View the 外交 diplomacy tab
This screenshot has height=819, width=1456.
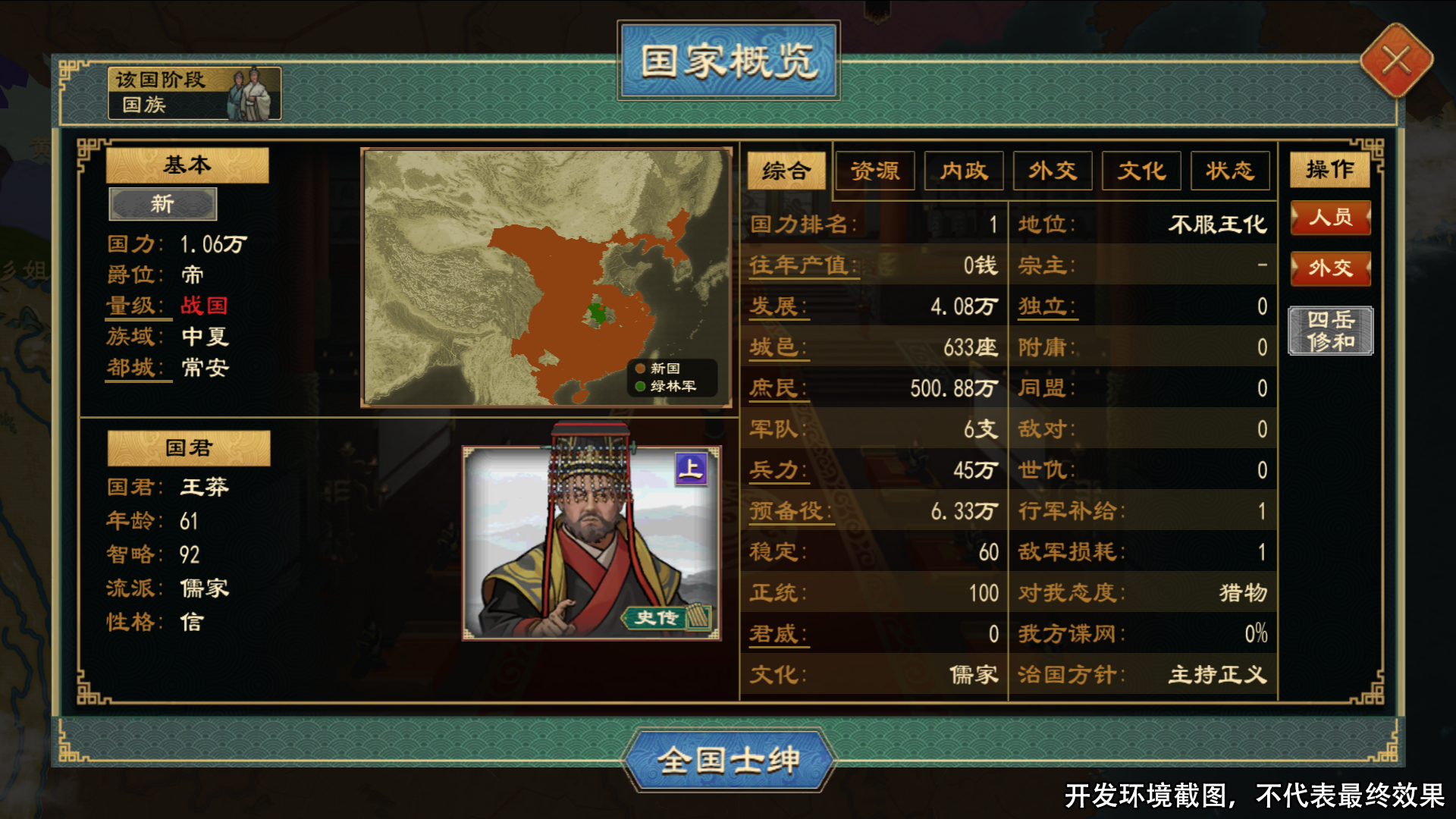point(1053,170)
